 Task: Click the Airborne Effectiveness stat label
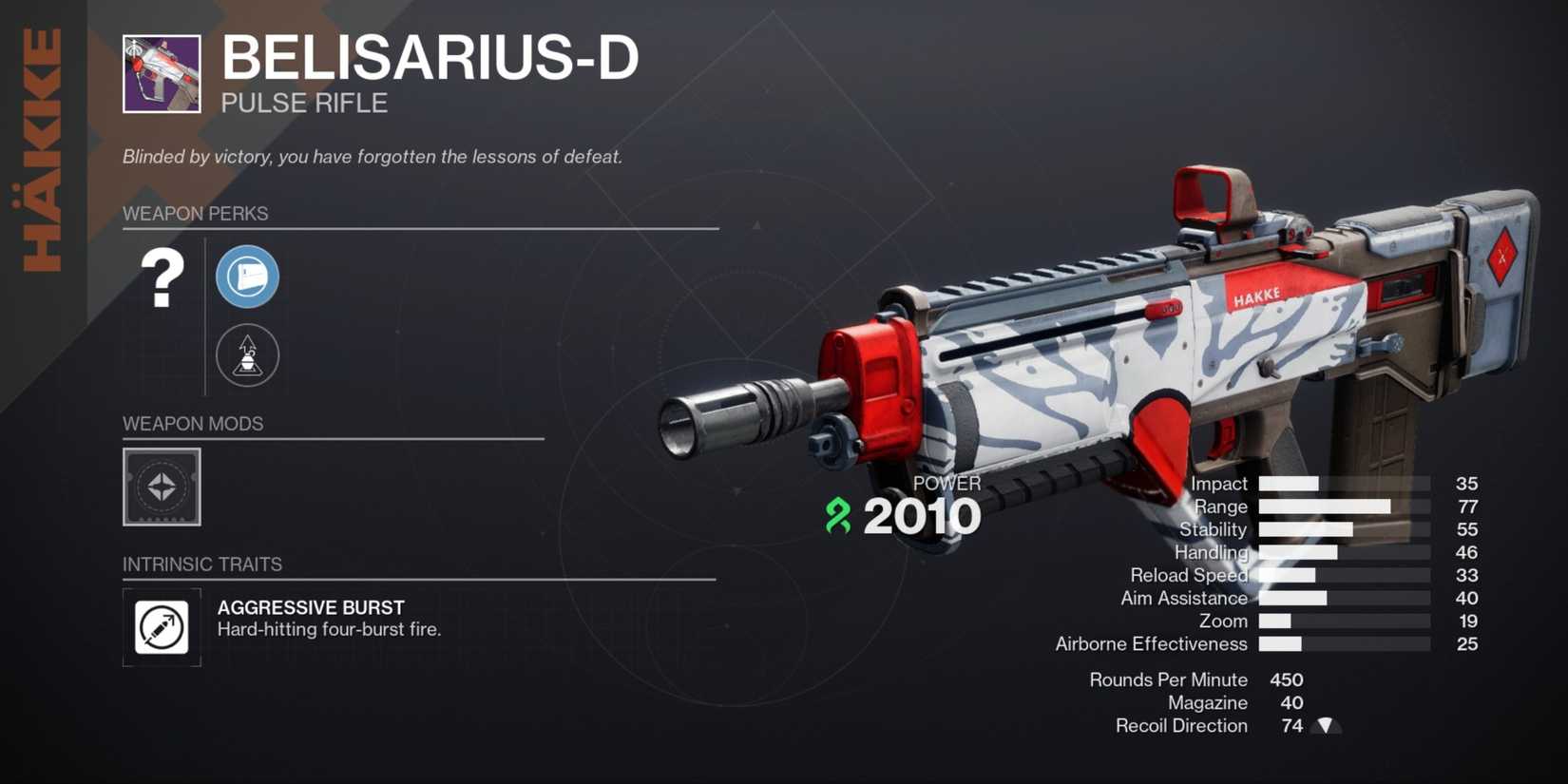pos(1151,643)
